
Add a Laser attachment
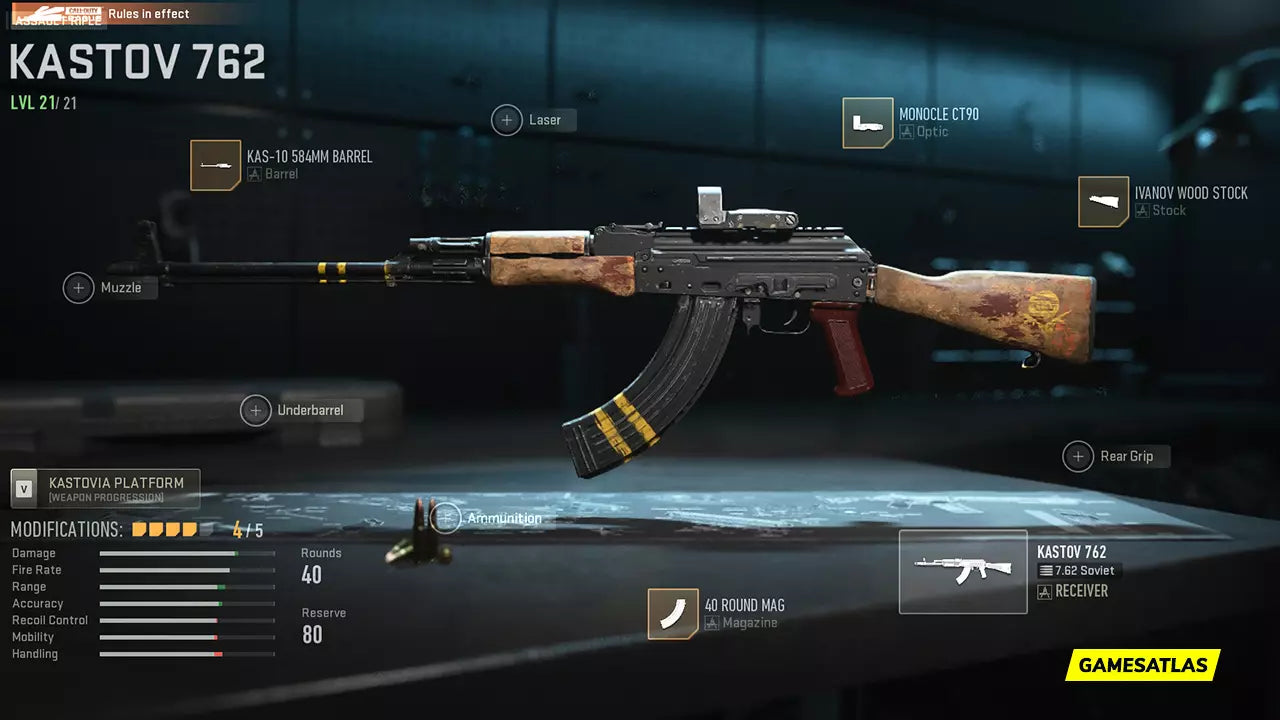click(x=507, y=120)
